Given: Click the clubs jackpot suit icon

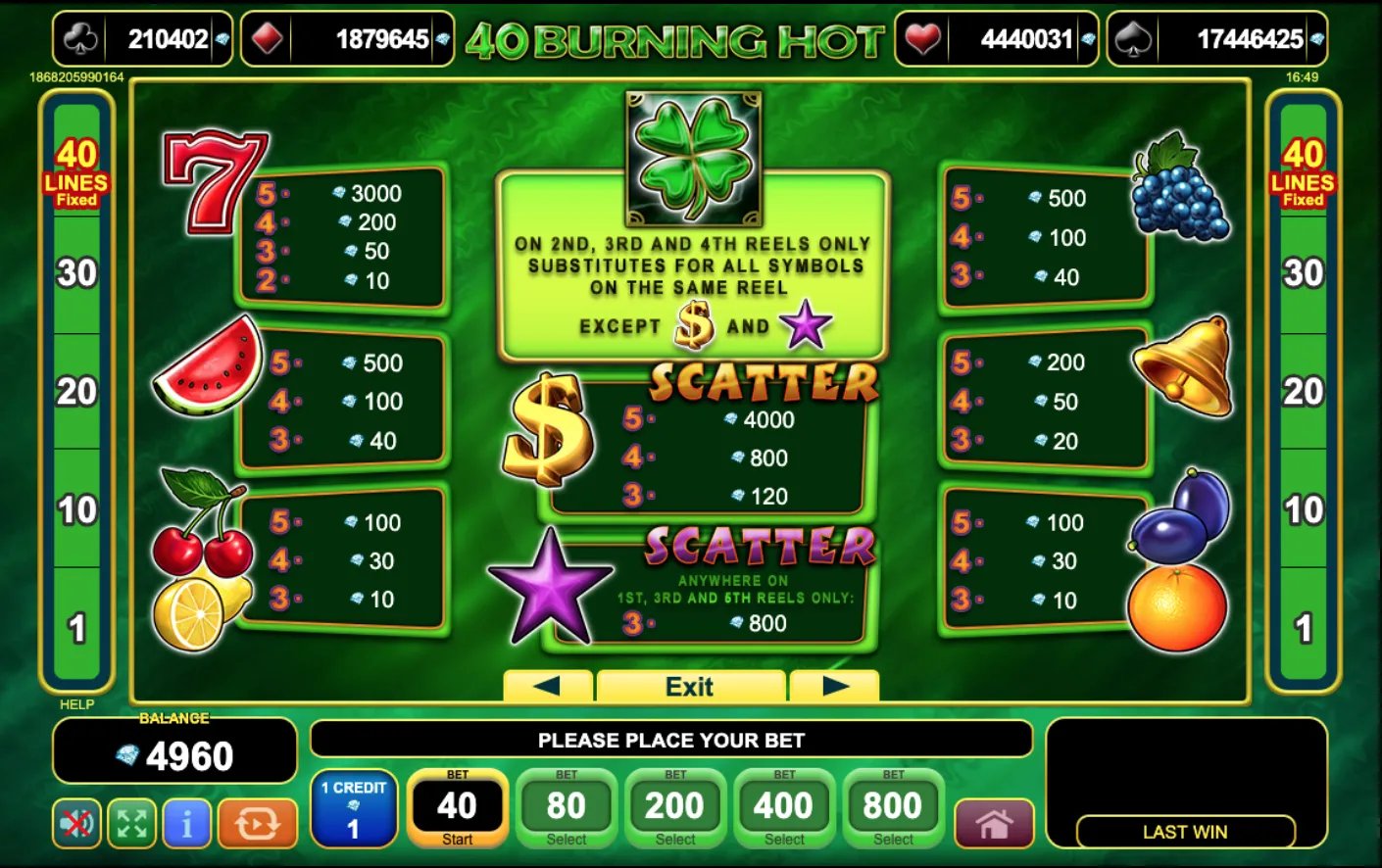Looking at the screenshot, I should 81,40.
